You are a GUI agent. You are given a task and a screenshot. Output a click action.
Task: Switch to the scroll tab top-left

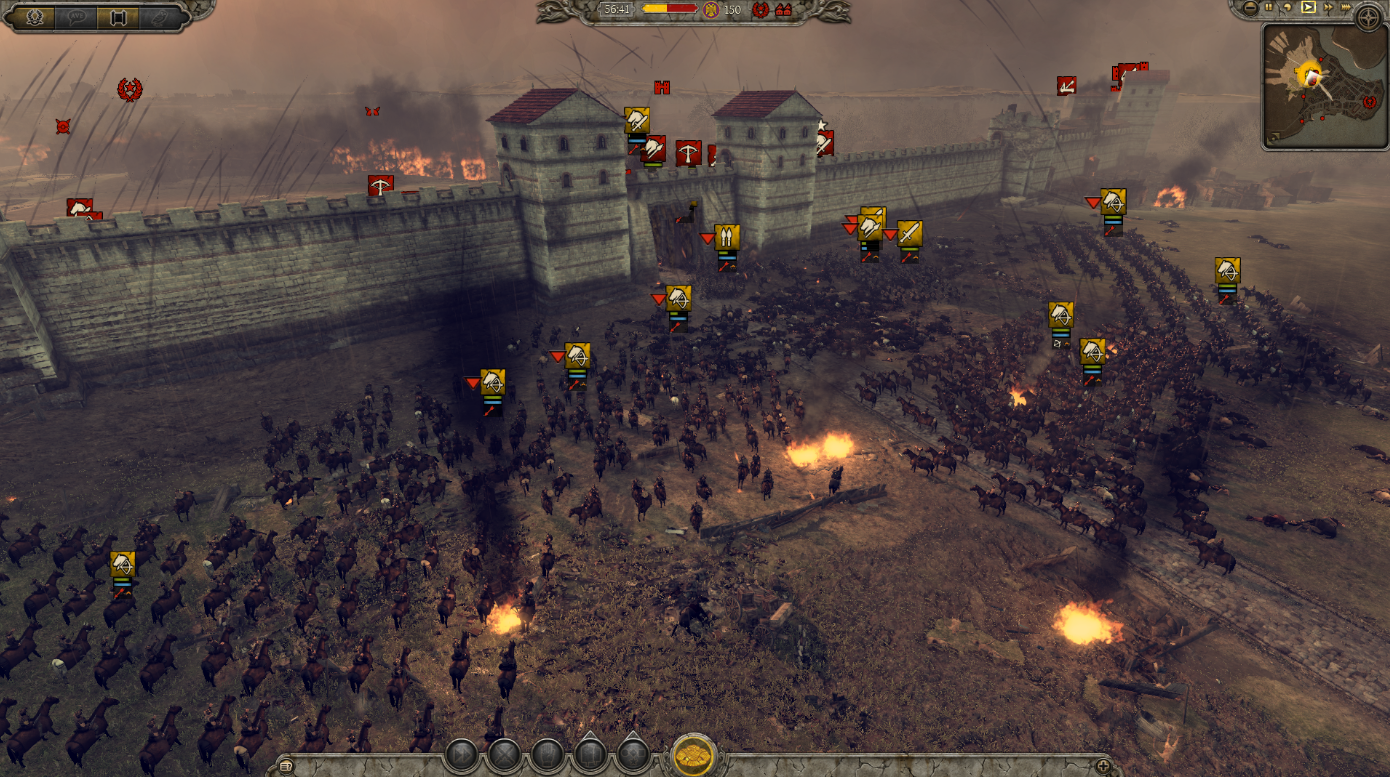[118, 17]
